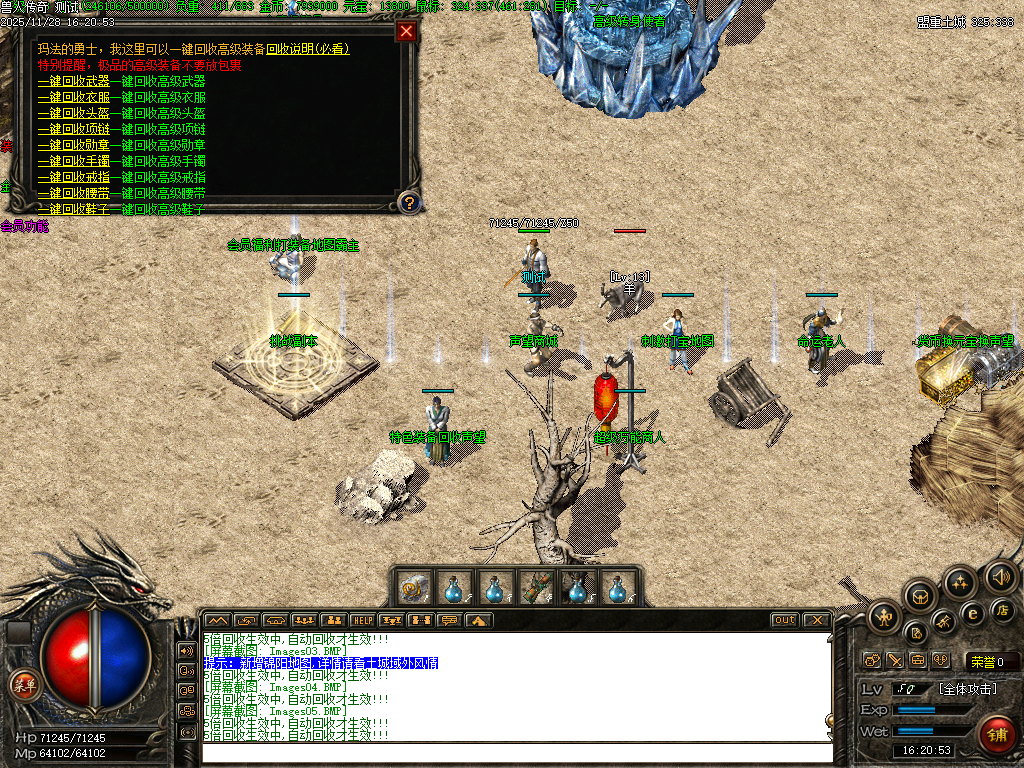Image resolution: width=1024 pixels, height=768 pixels.
Task: Click the 一键回收勋章 medal recycle link
Action: click(73, 145)
